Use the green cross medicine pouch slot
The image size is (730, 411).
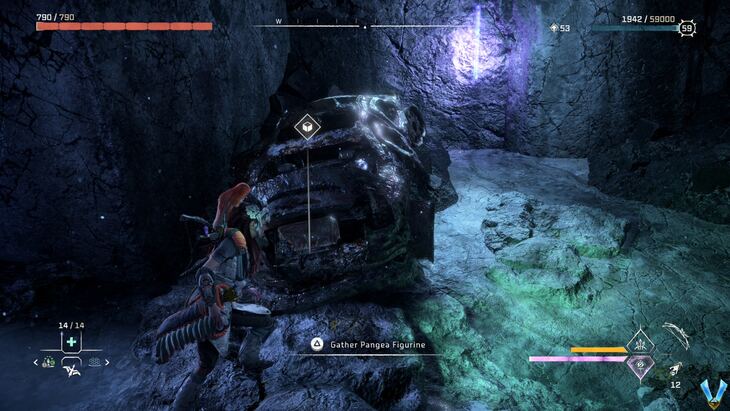click(71, 342)
